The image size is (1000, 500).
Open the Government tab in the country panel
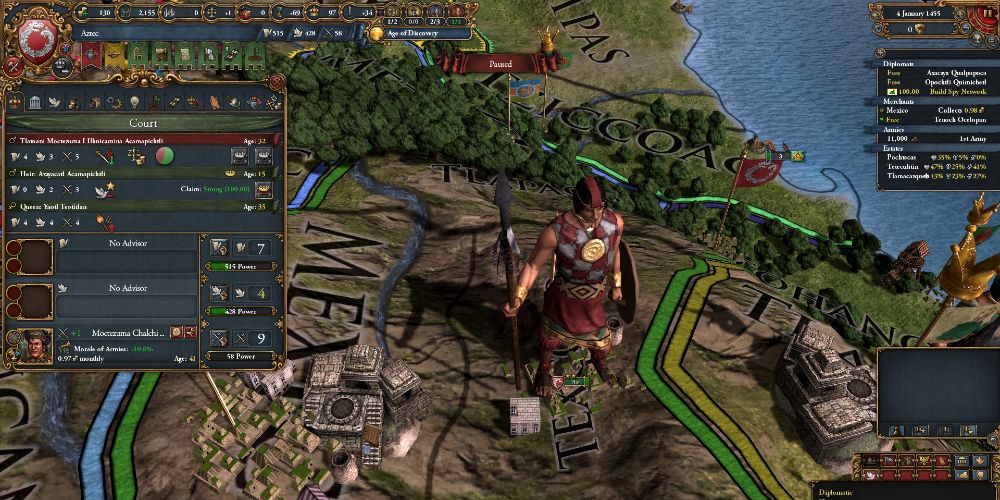(x=34, y=102)
